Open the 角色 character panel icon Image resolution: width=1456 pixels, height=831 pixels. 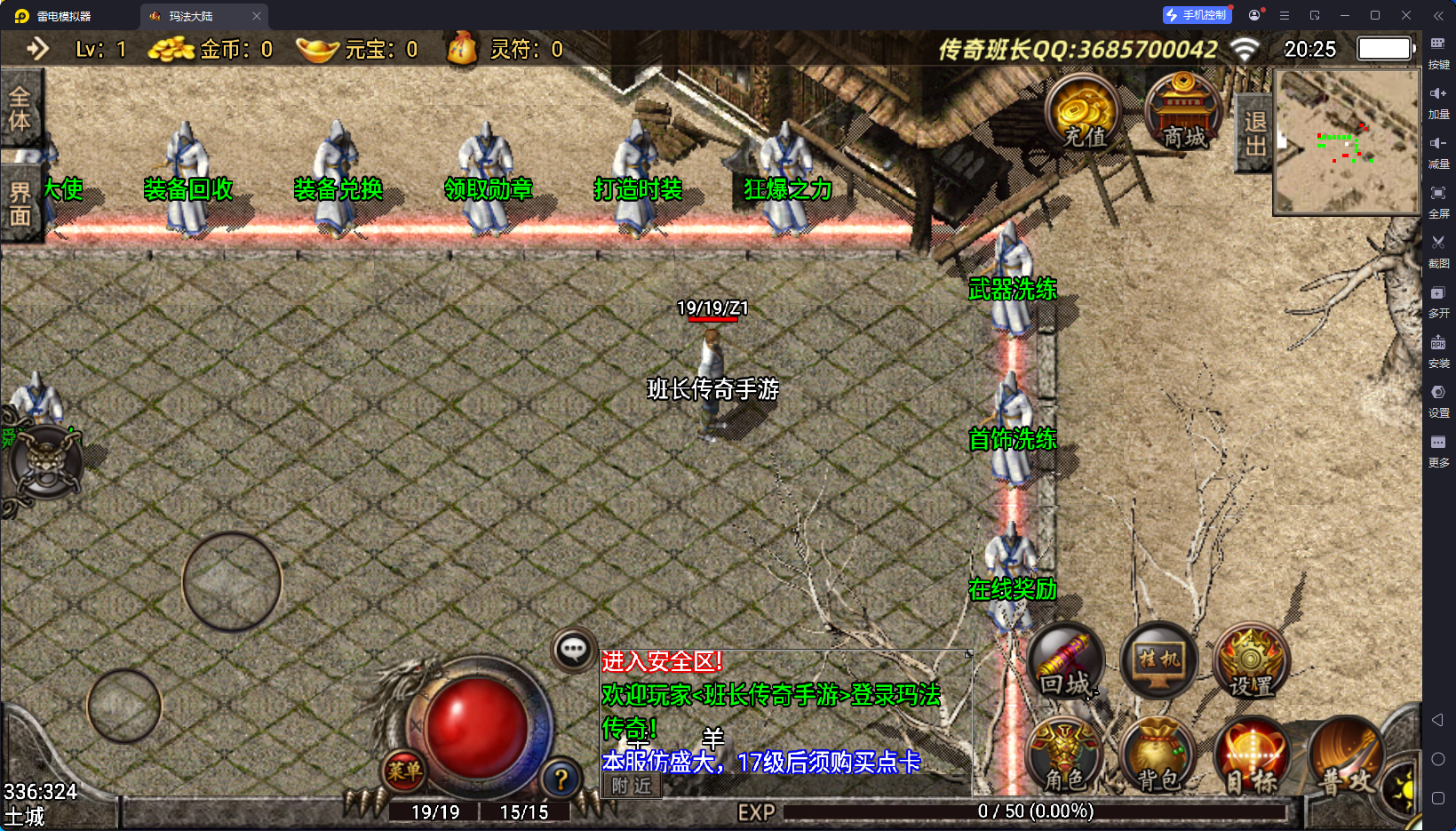[1065, 755]
